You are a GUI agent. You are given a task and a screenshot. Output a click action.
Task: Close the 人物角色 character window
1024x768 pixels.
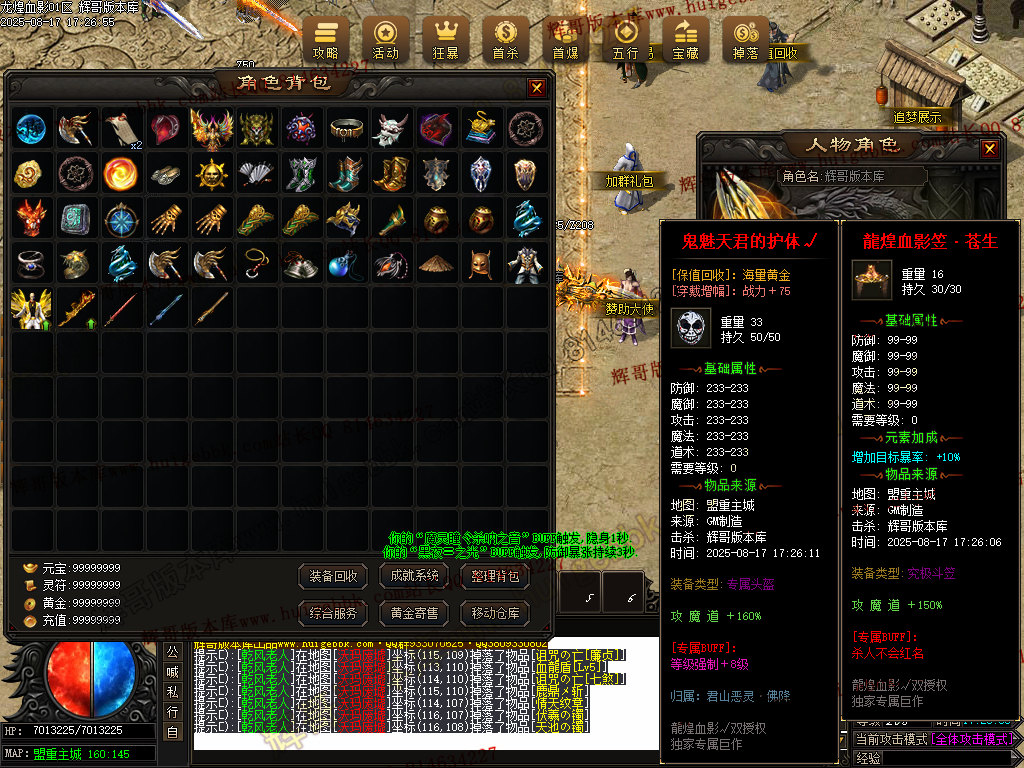tap(989, 149)
